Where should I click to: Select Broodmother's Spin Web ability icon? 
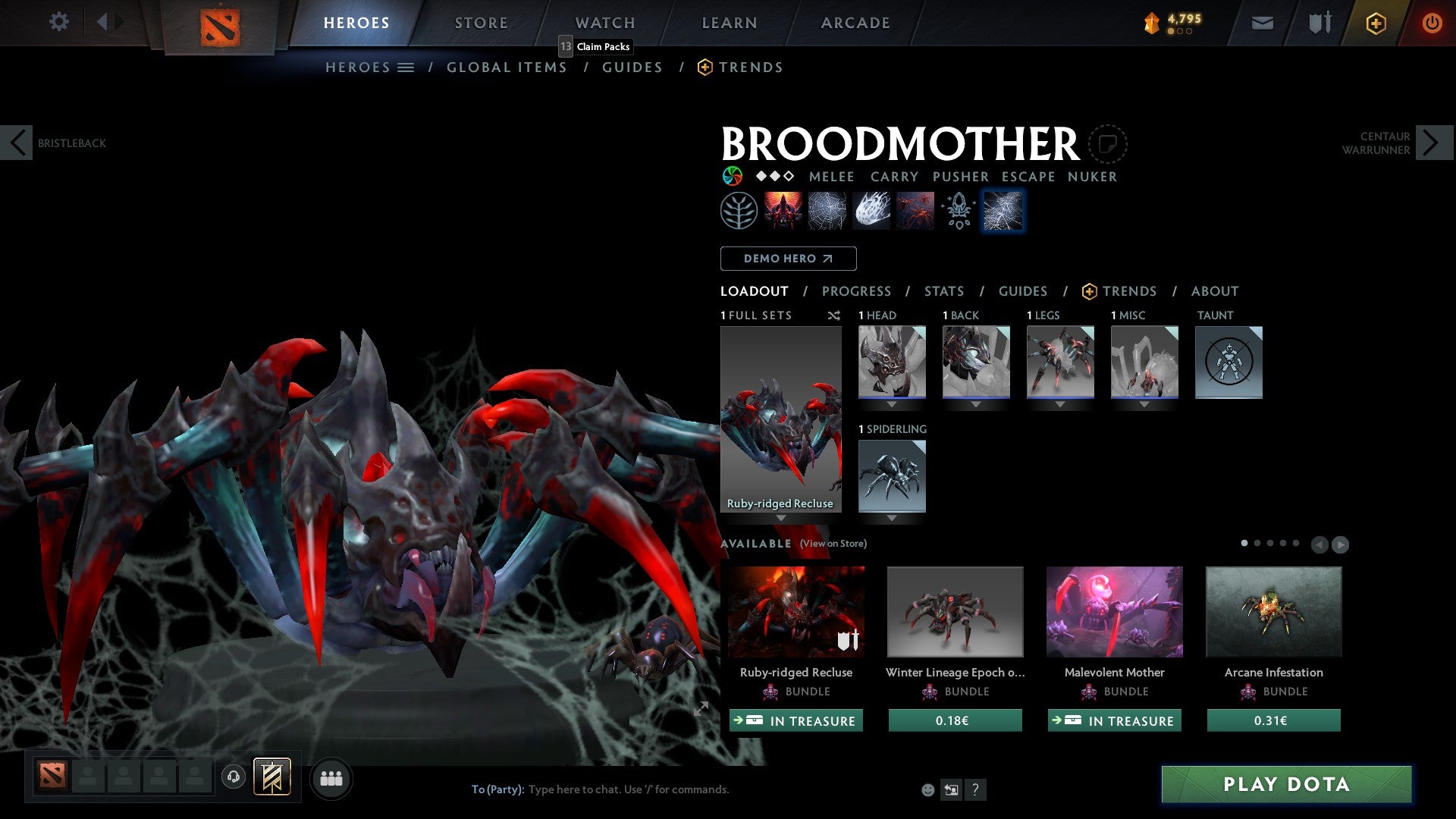click(x=827, y=210)
